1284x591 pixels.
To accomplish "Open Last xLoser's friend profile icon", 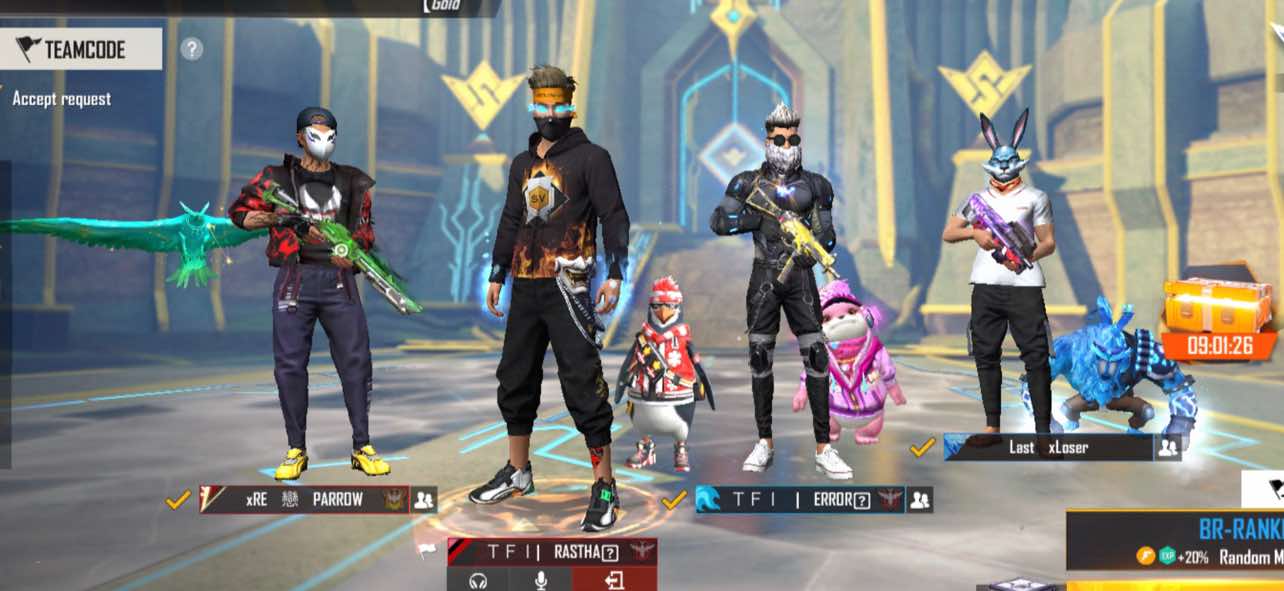I will (1167, 448).
